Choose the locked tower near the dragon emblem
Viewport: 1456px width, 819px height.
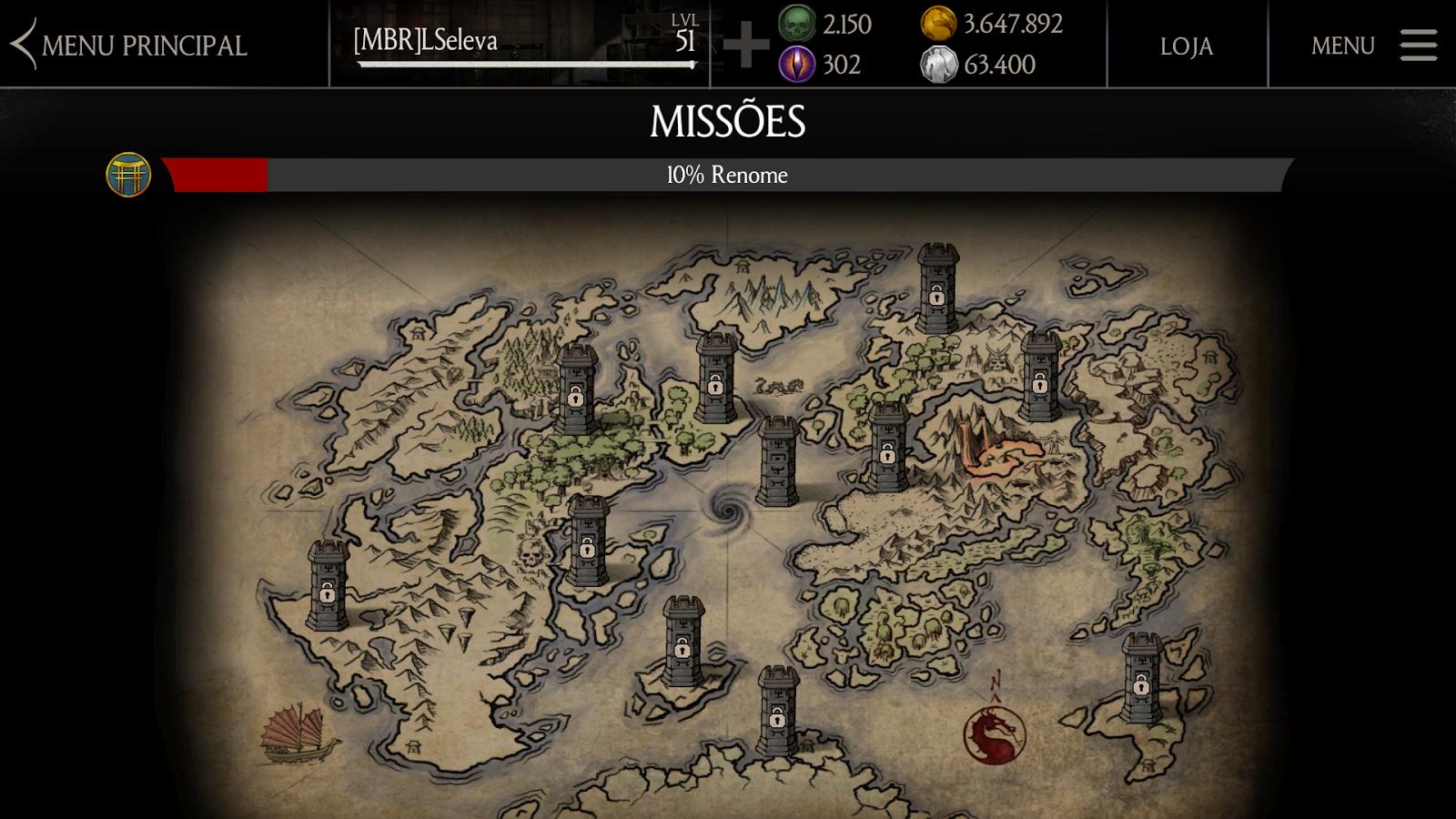point(1141,679)
